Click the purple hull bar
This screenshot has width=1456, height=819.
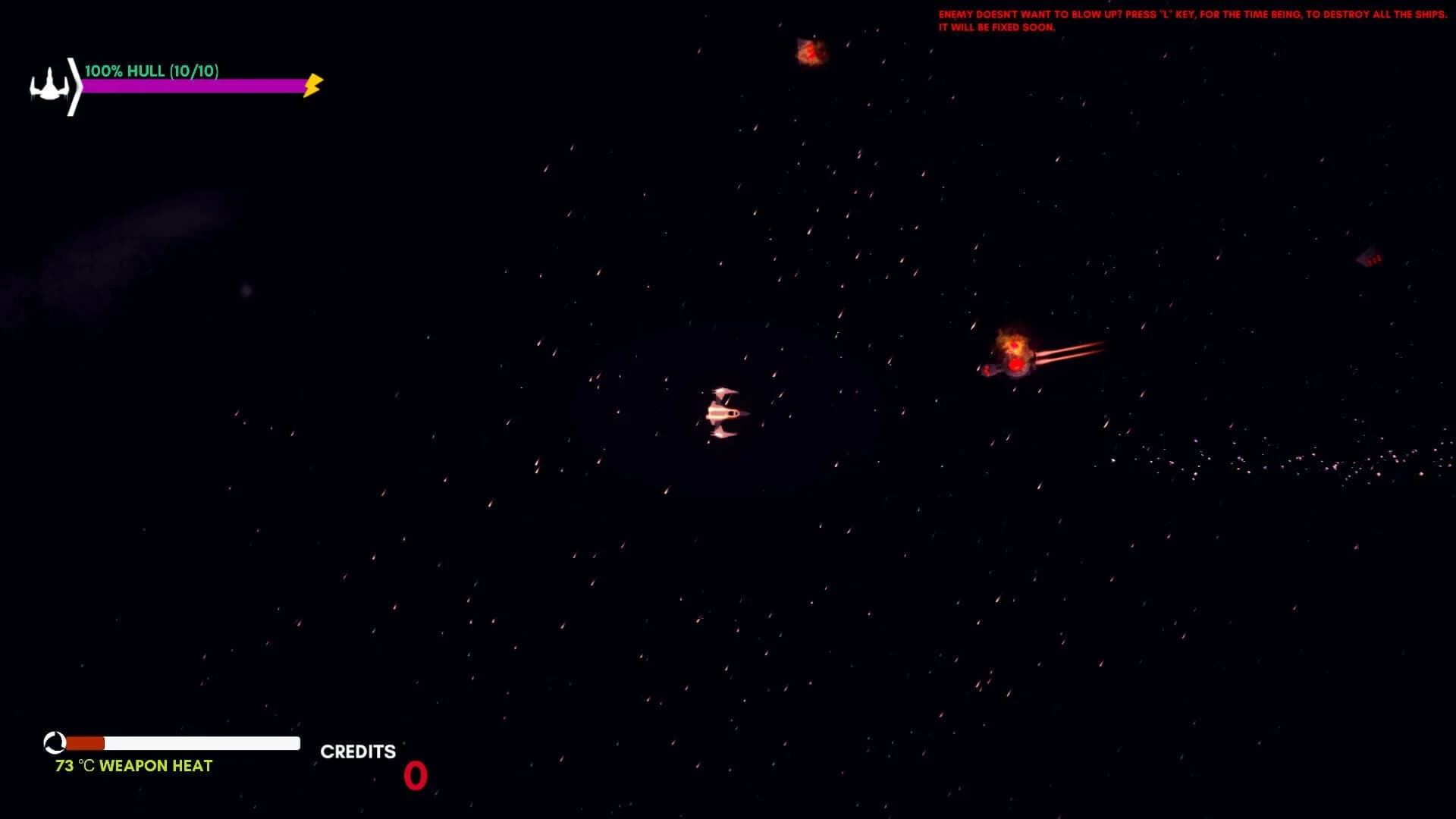(193, 86)
